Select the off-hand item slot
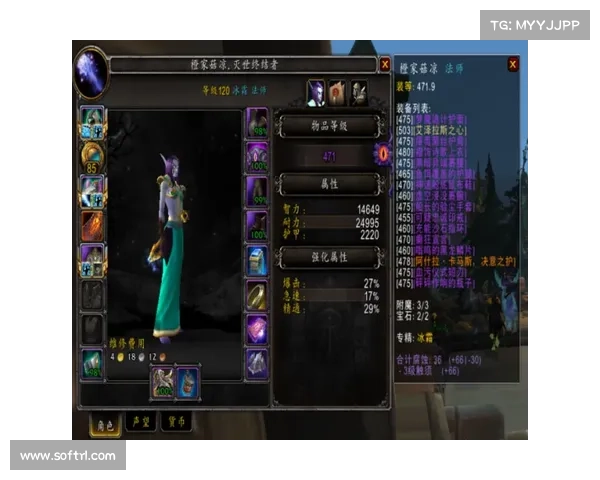The image size is (600, 480). tap(188, 381)
